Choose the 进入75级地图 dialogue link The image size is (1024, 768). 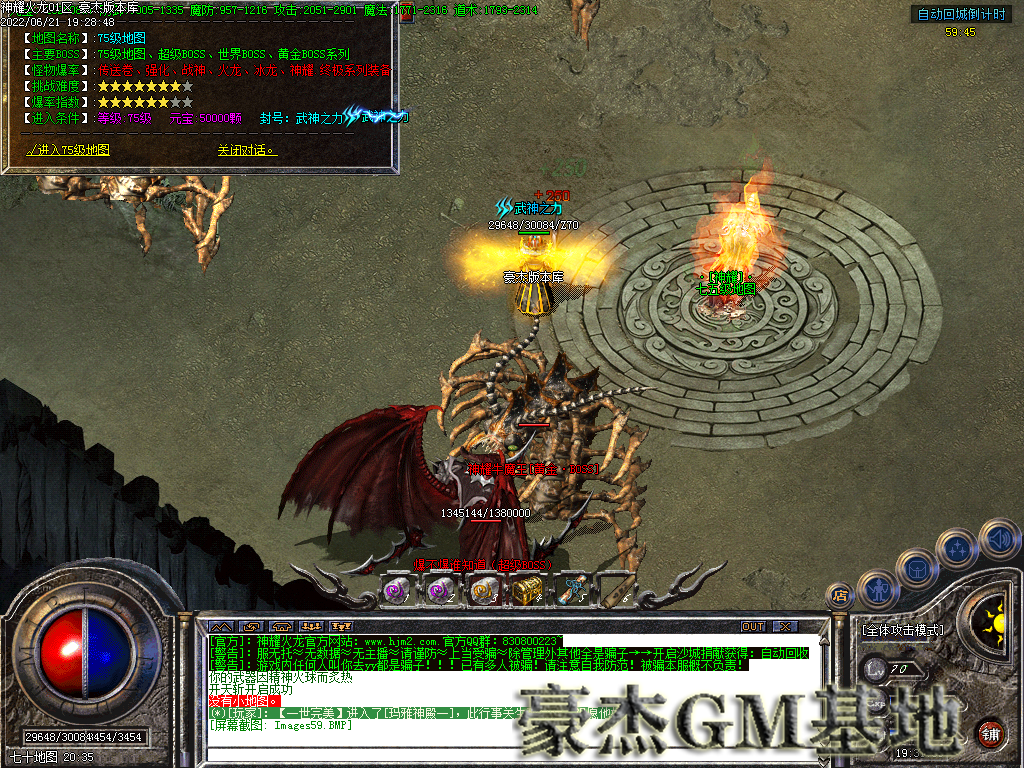pos(69,150)
